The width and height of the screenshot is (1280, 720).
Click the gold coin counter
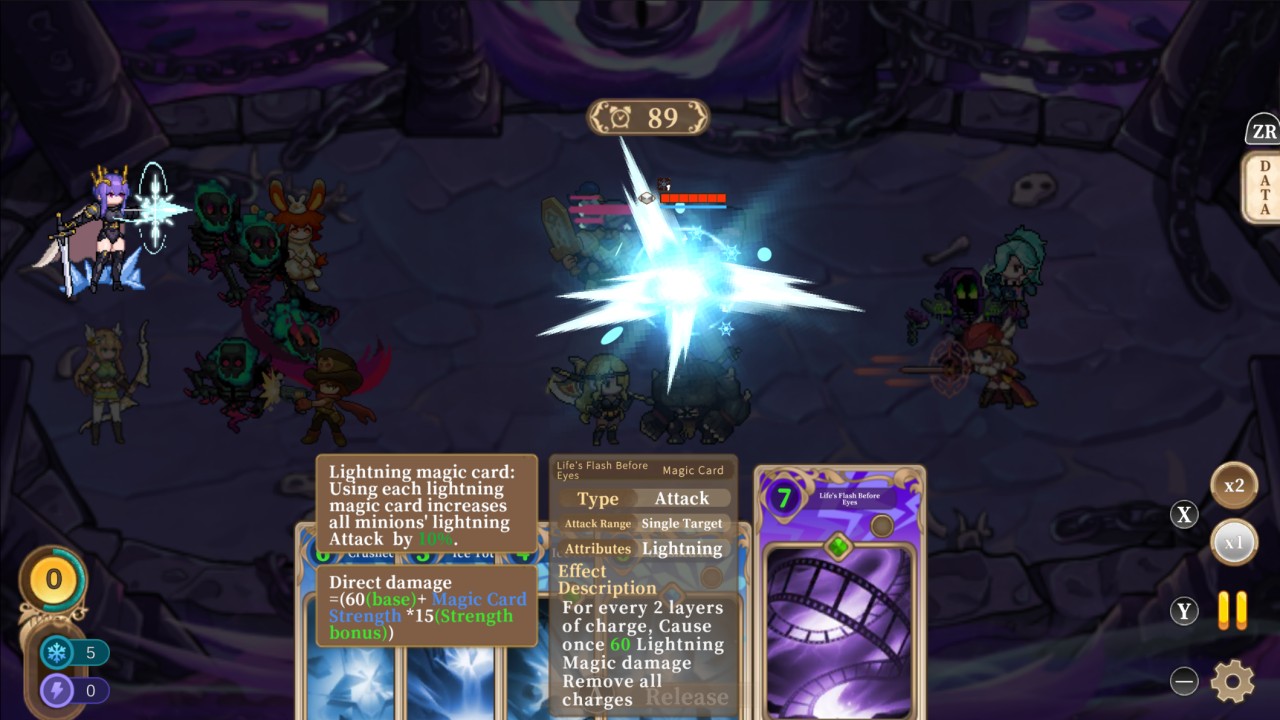tap(54, 580)
